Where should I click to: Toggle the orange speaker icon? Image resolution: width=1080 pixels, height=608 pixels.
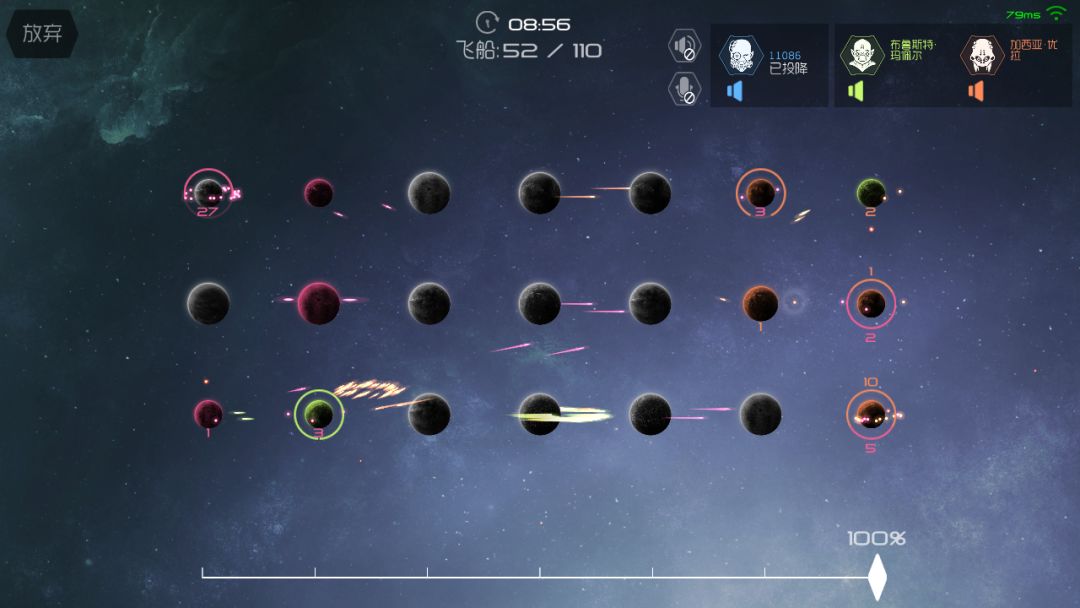pyautogui.click(x=976, y=91)
